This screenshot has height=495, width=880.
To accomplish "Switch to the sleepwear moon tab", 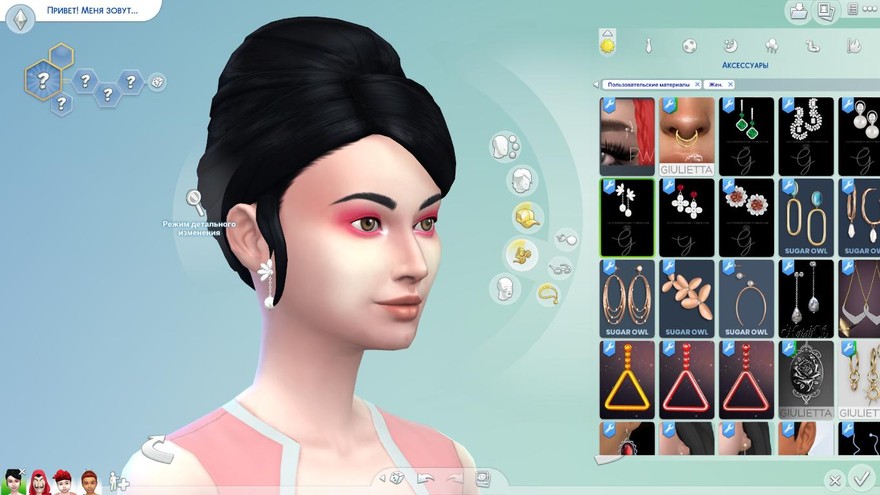I will pos(730,46).
